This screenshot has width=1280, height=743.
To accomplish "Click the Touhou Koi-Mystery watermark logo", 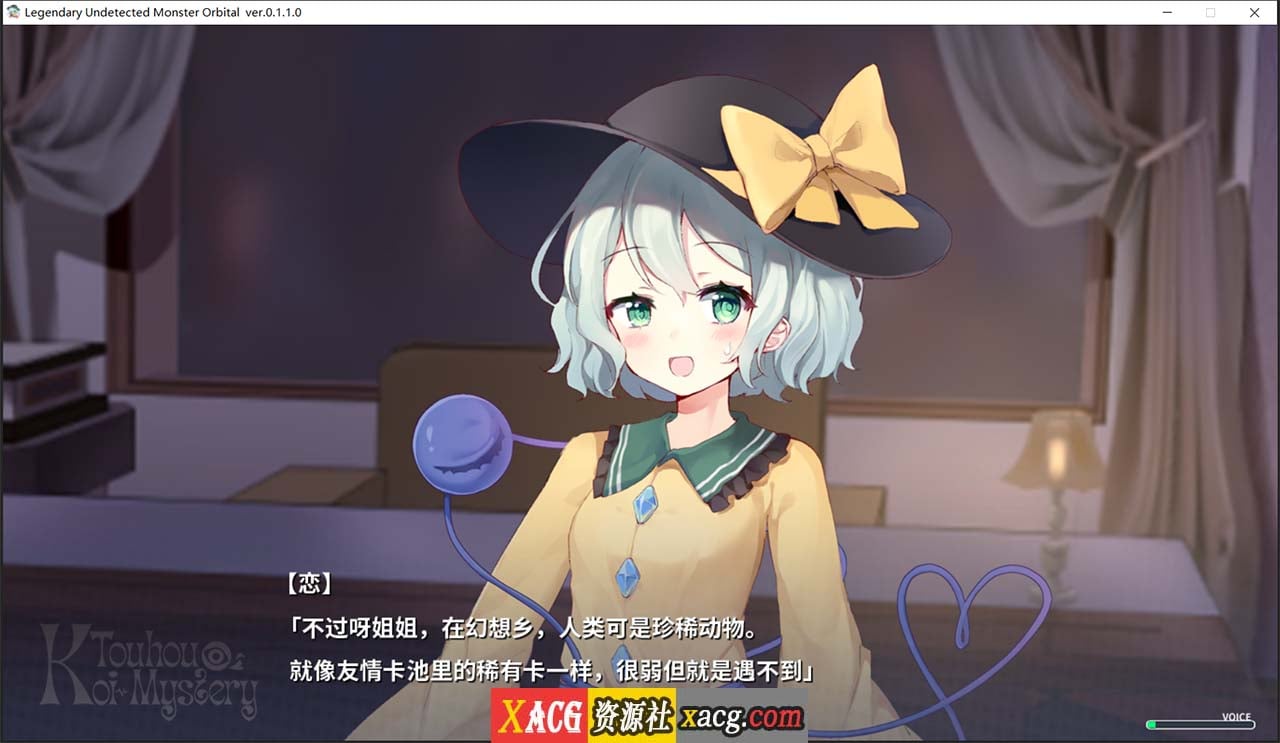I will click(x=150, y=670).
